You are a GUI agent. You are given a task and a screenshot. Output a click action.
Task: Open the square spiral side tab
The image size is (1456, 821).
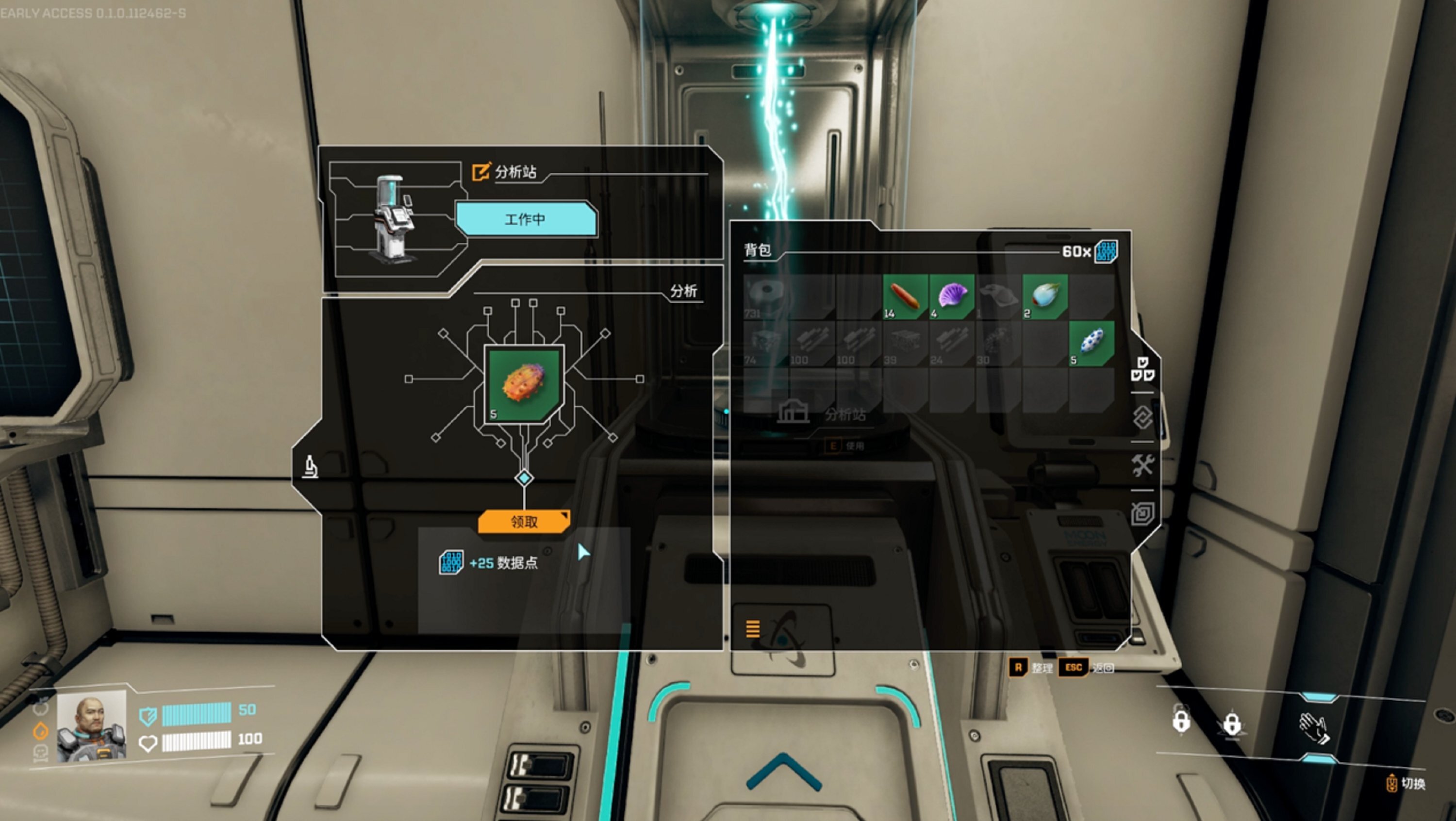(1142, 514)
